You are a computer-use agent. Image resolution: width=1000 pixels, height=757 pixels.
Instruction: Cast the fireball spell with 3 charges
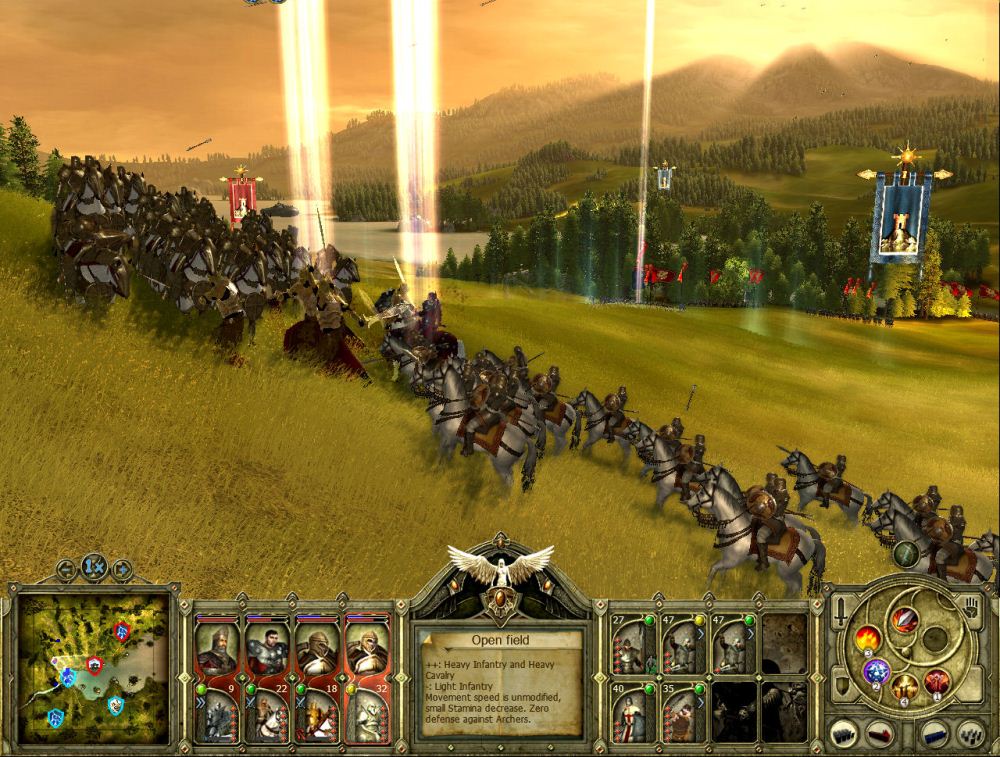(866, 637)
